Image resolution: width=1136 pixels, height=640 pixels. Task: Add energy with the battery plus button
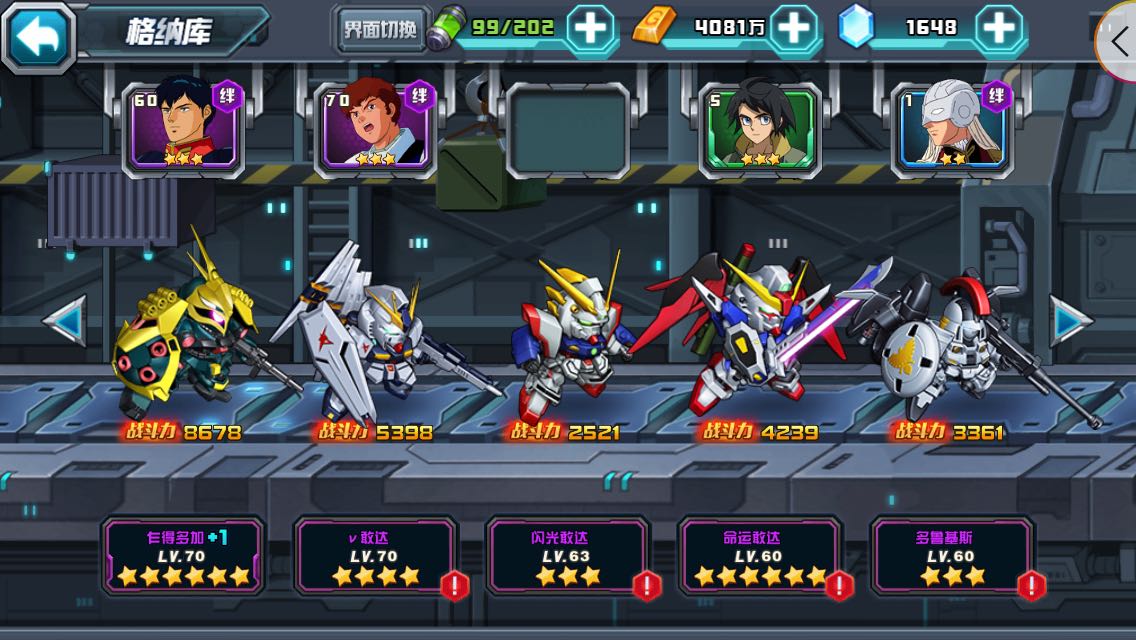591,28
